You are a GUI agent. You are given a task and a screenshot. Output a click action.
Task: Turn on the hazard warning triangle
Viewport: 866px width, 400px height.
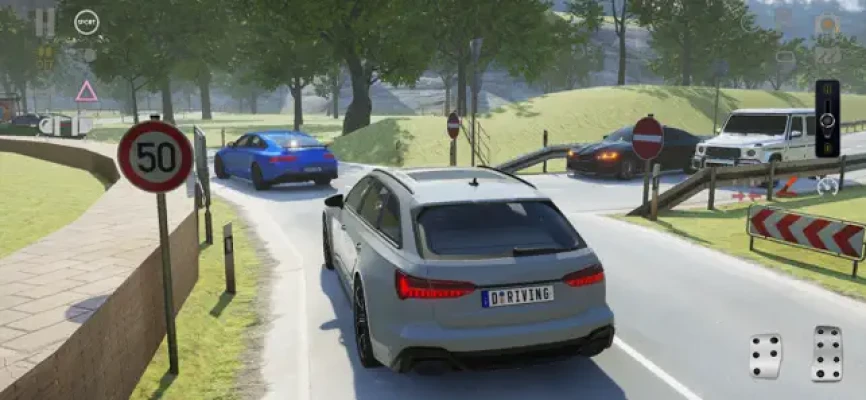pos(87,92)
